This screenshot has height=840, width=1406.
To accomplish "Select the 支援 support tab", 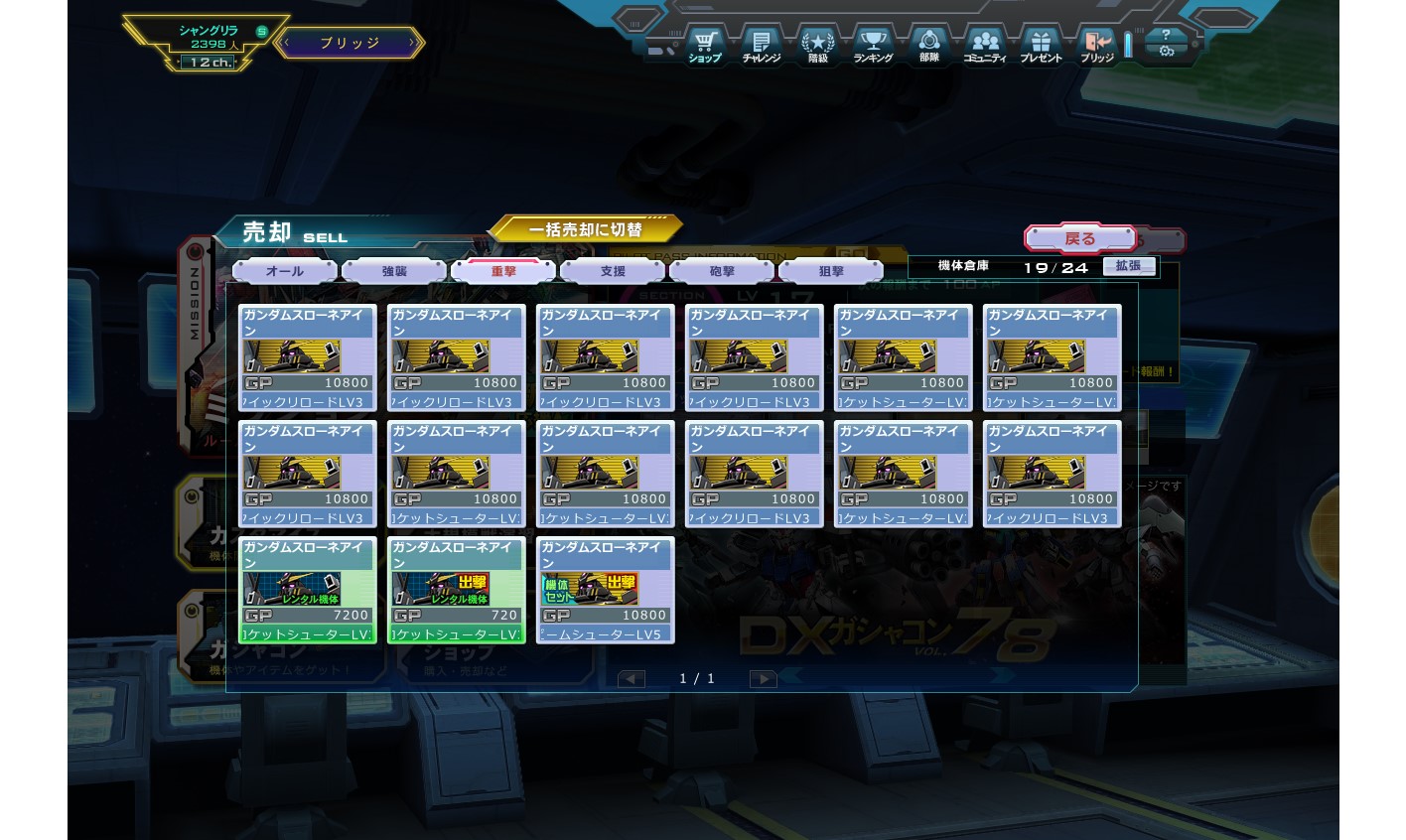I will (613, 271).
